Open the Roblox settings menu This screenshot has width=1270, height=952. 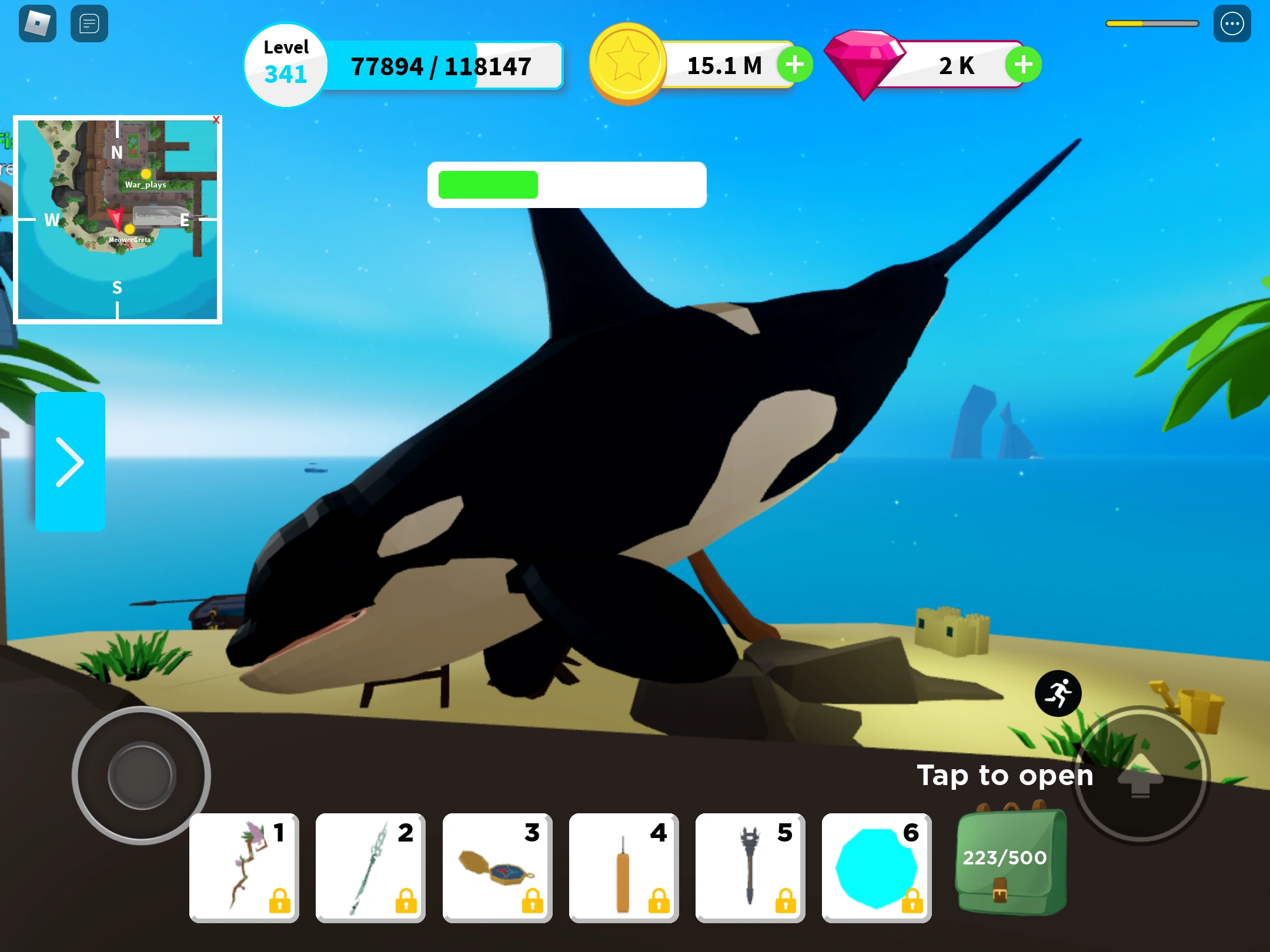coord(1233,24)
